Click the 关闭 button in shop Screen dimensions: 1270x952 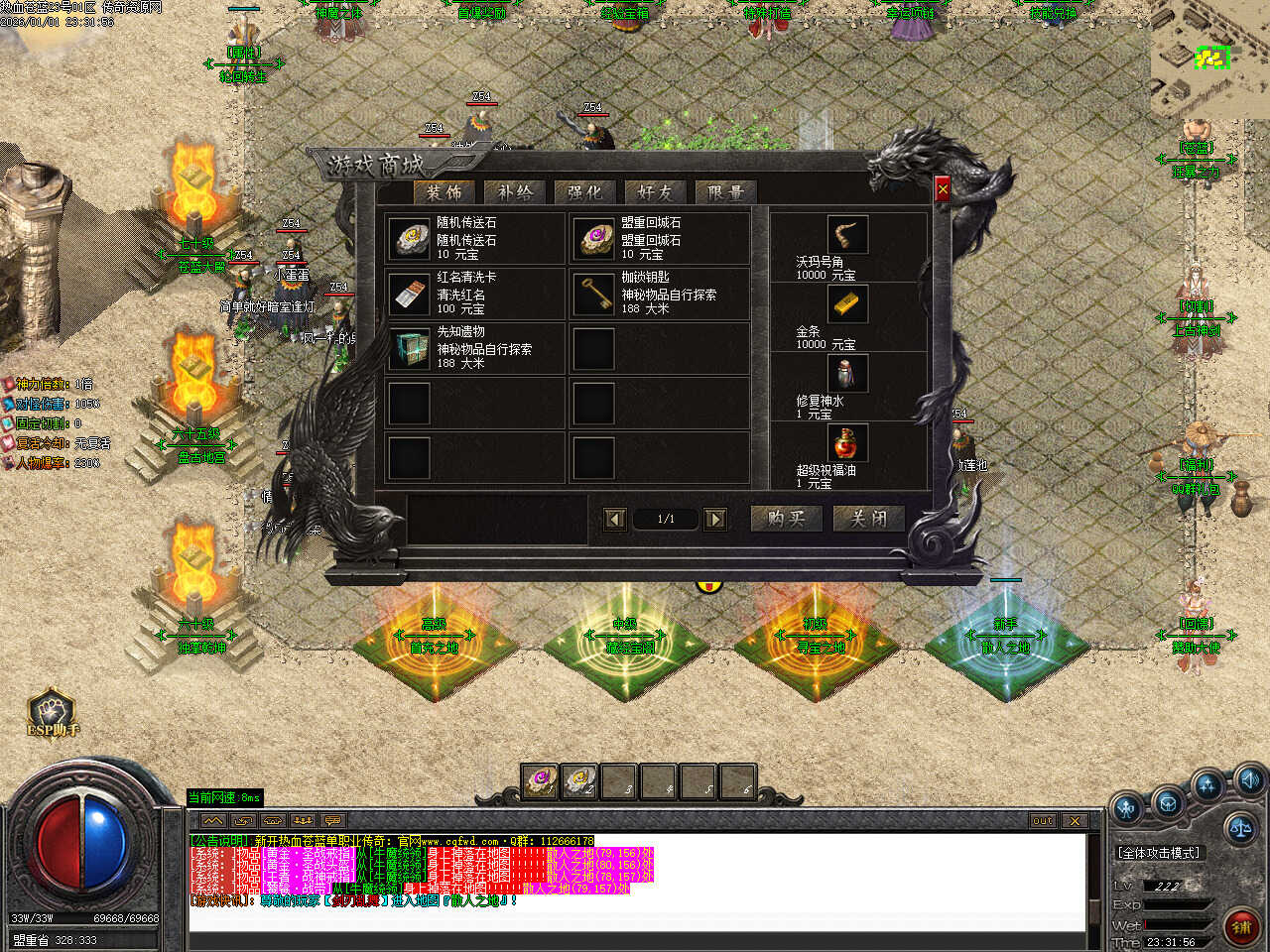coord(868,519)
